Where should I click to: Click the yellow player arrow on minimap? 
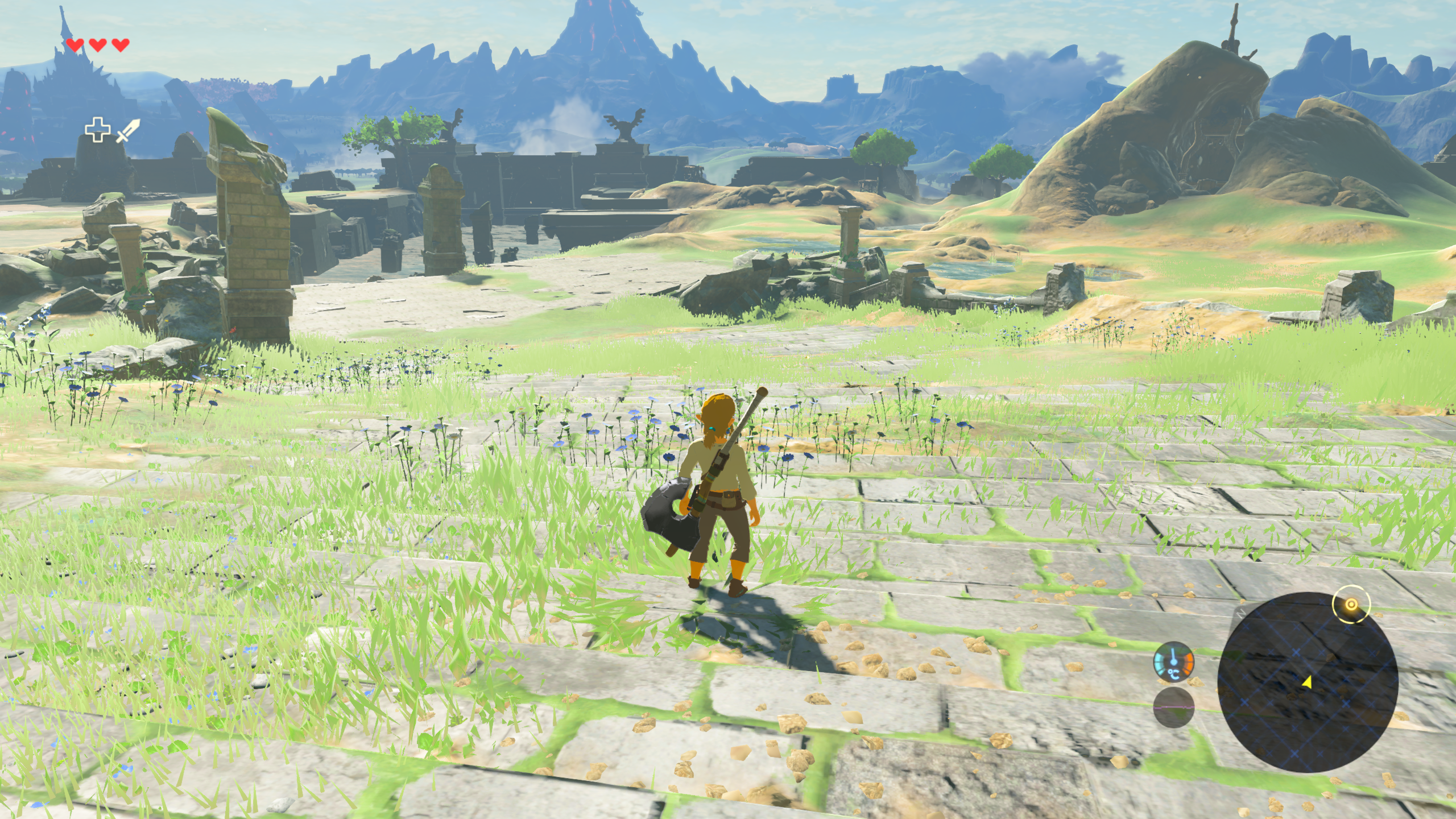[1306, 681]
